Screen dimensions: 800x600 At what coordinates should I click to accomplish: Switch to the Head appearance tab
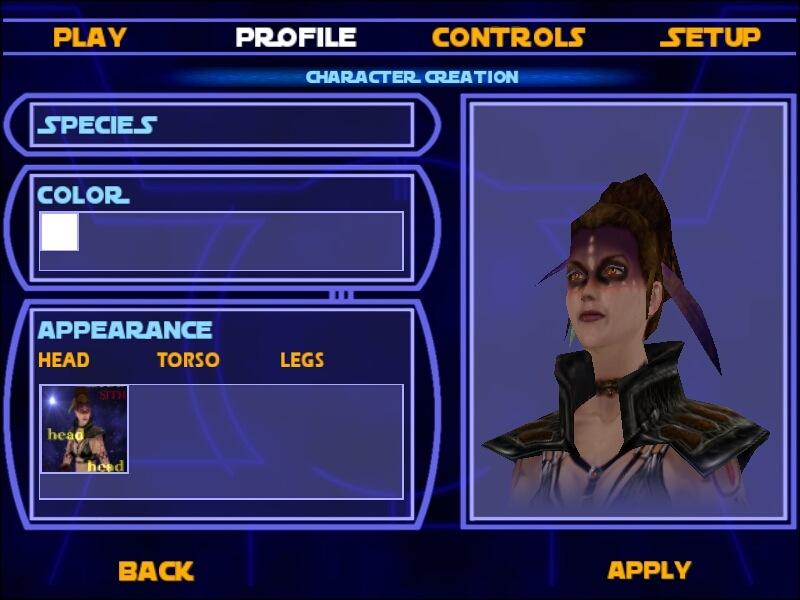[x=63, y=360]
